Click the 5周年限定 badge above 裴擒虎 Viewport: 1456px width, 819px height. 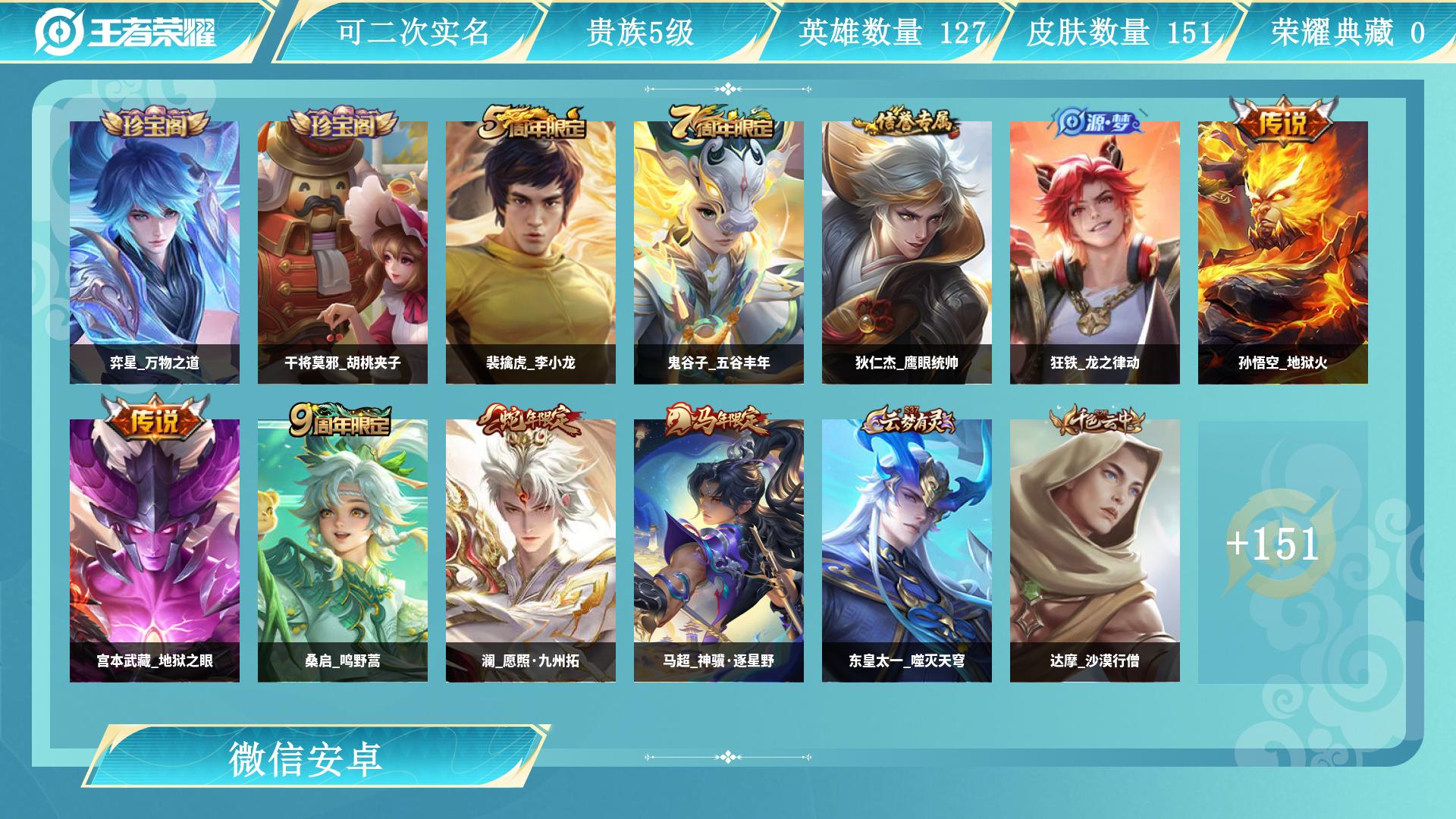tap(531, 121)
